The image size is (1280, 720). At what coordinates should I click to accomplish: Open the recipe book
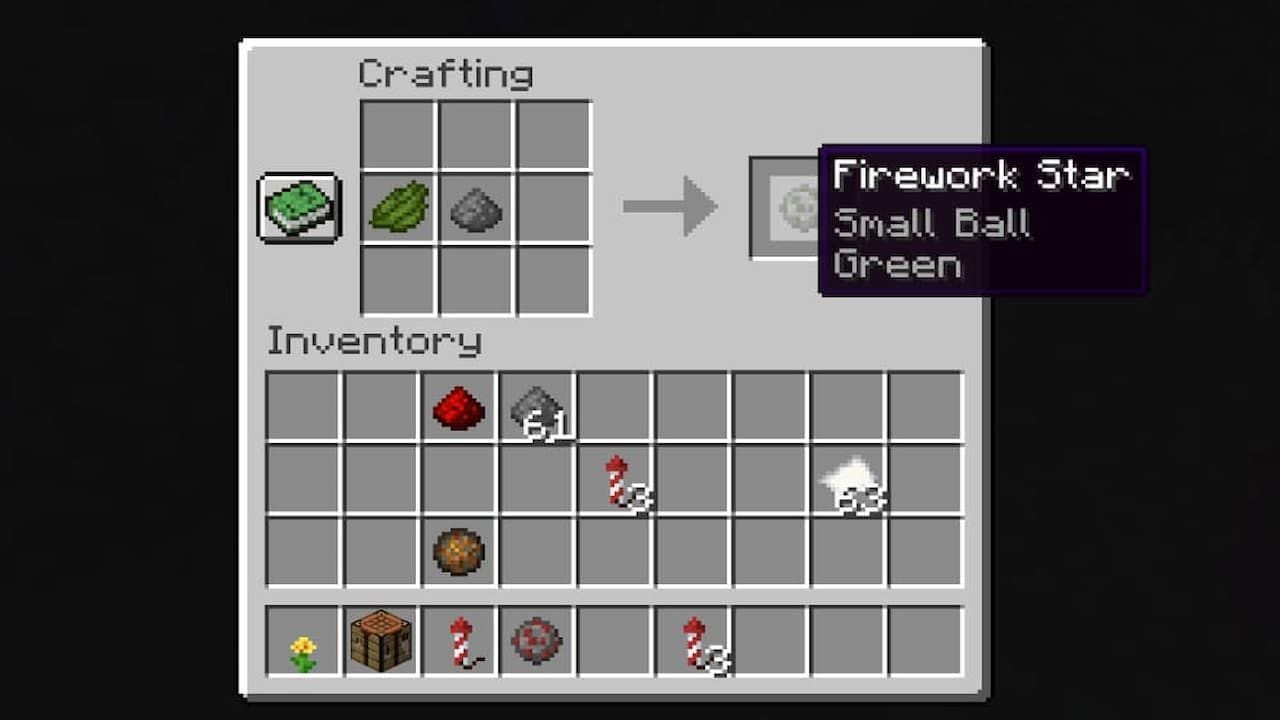click(297, 207)
